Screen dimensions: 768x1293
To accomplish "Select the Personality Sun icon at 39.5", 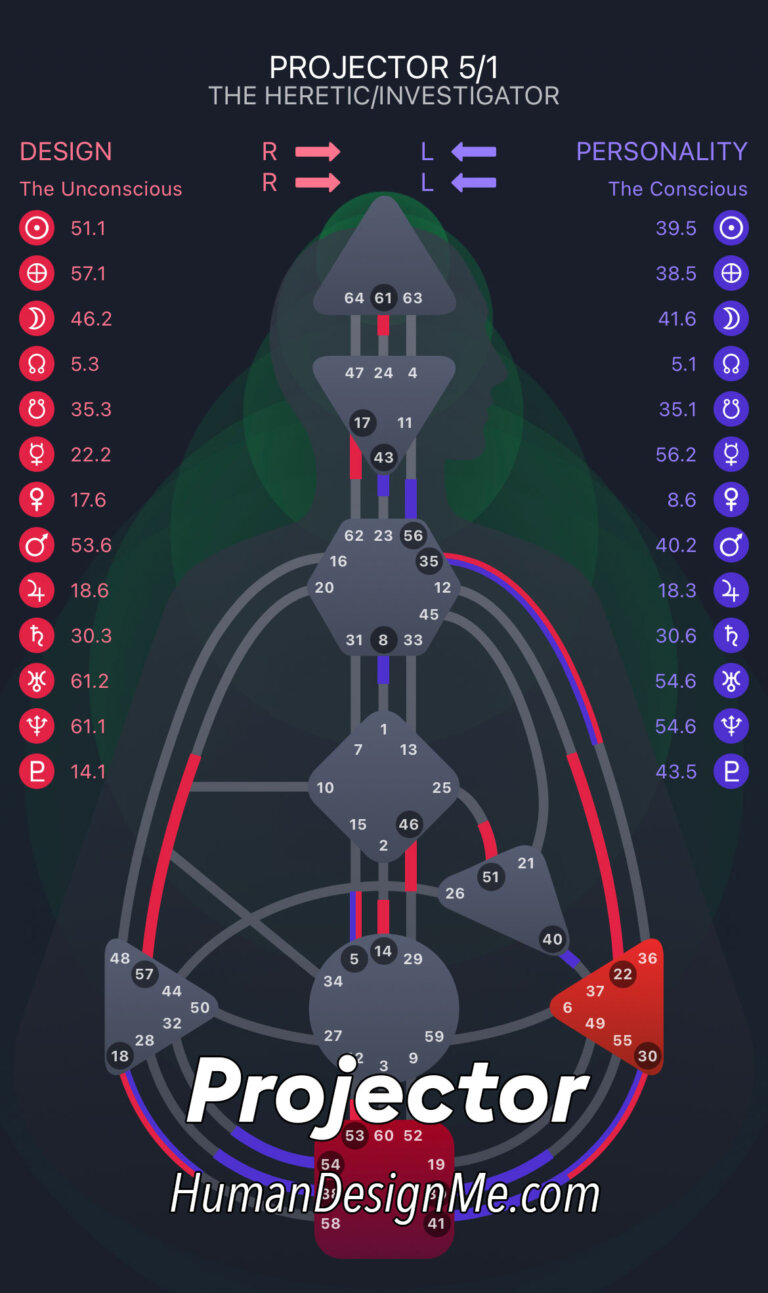I will point(731,228).
